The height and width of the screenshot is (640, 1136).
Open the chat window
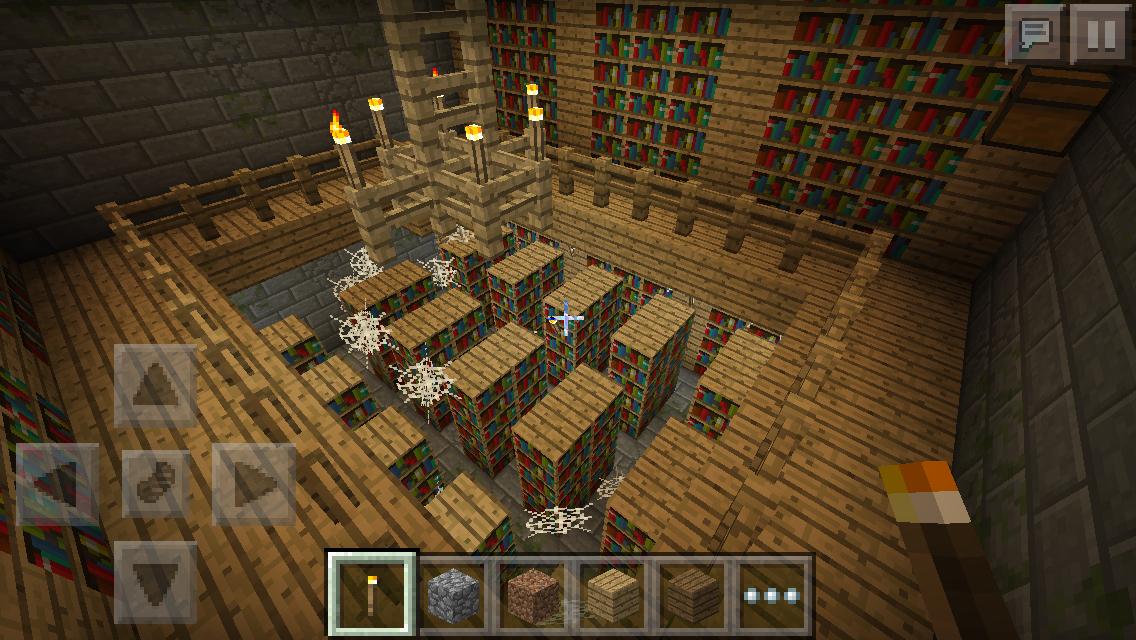click(1034, 35)
